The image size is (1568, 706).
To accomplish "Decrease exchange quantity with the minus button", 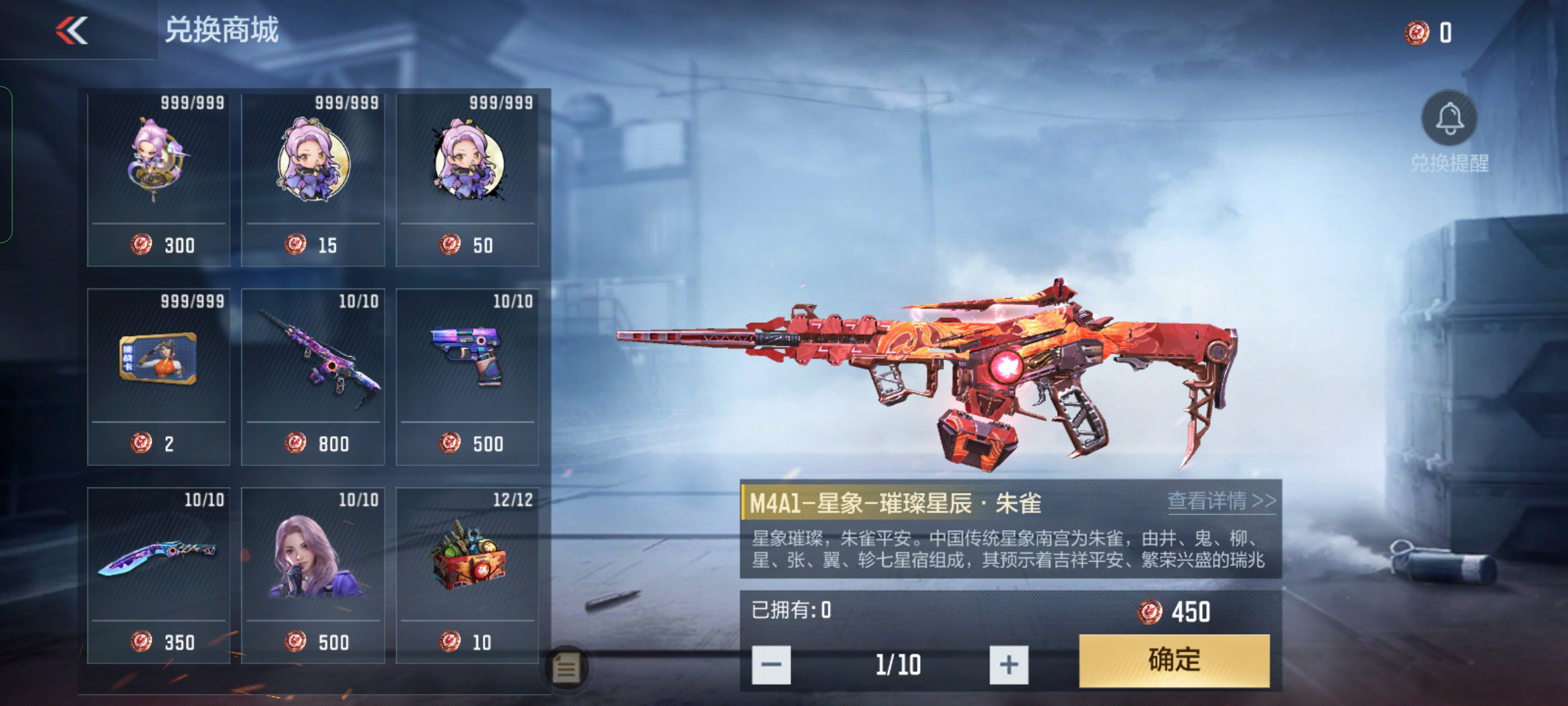I will (771, 665).
